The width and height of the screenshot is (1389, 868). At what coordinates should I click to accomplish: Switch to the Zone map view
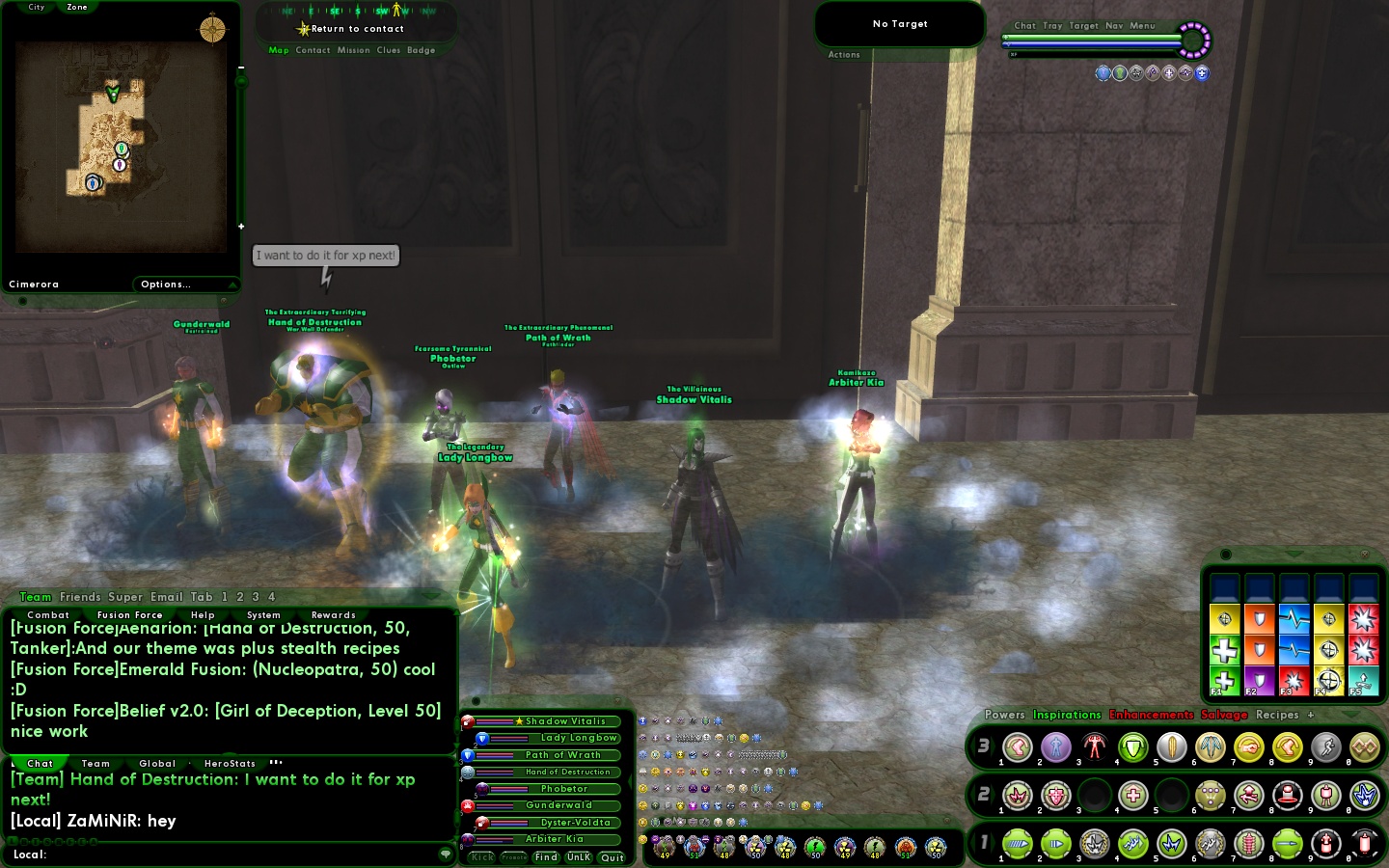[77, 8]
